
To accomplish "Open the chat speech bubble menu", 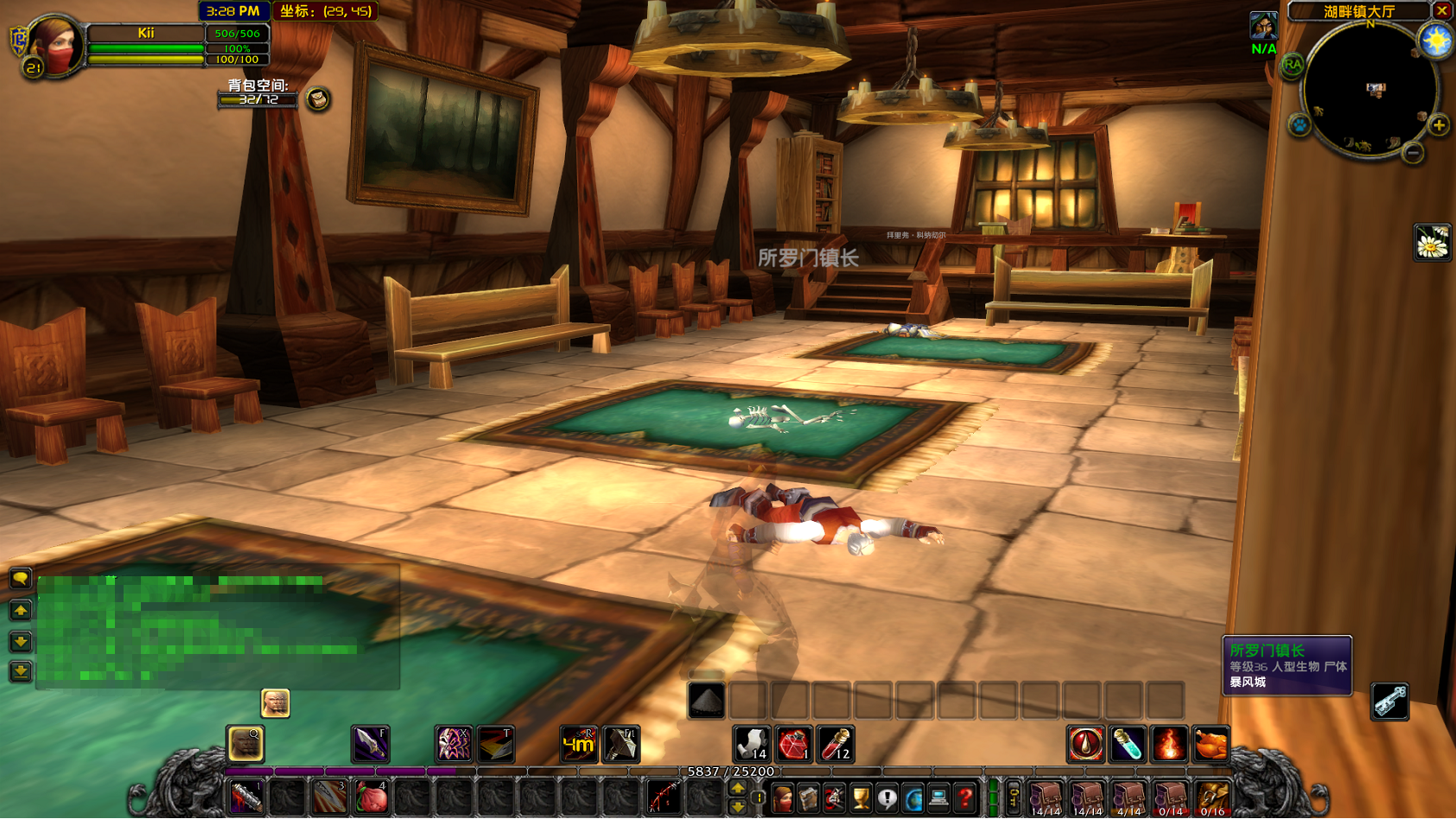I will (x=21, y=578).
